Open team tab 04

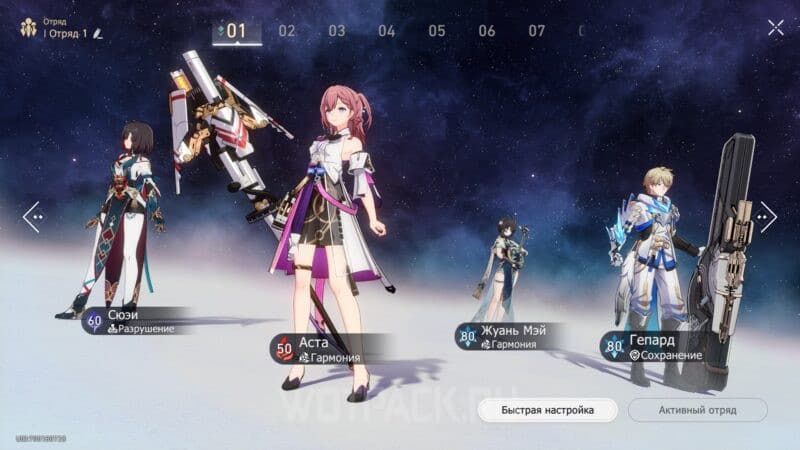pos(387,31)
